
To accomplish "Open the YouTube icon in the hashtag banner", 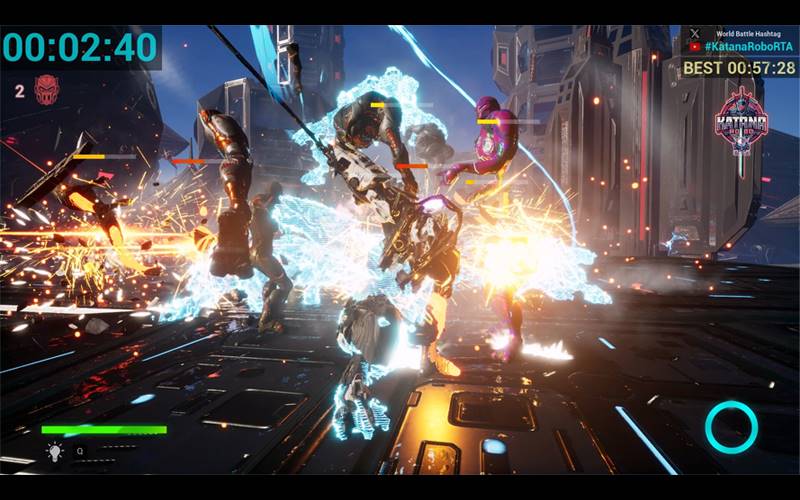I will 696,47.
